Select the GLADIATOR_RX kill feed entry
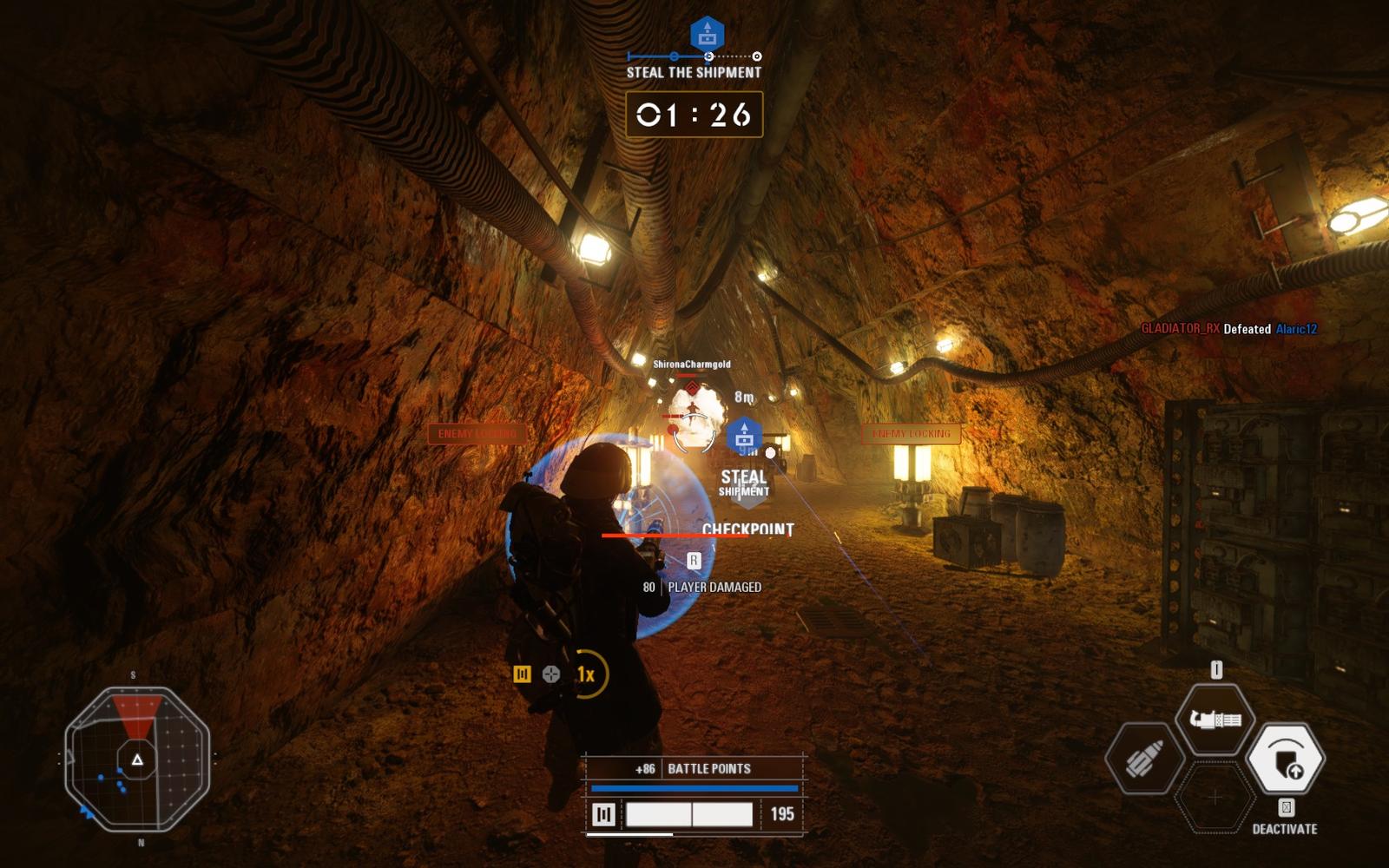1389x868 pixels. click(x=1228, y=329)
